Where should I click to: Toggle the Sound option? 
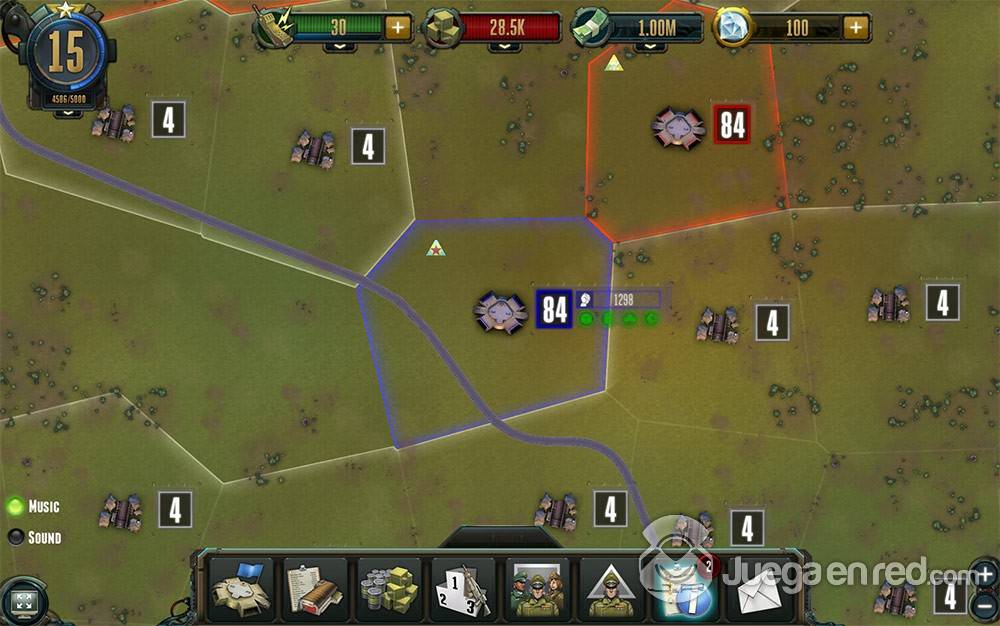pyautogui.click(x=16, y=538)
